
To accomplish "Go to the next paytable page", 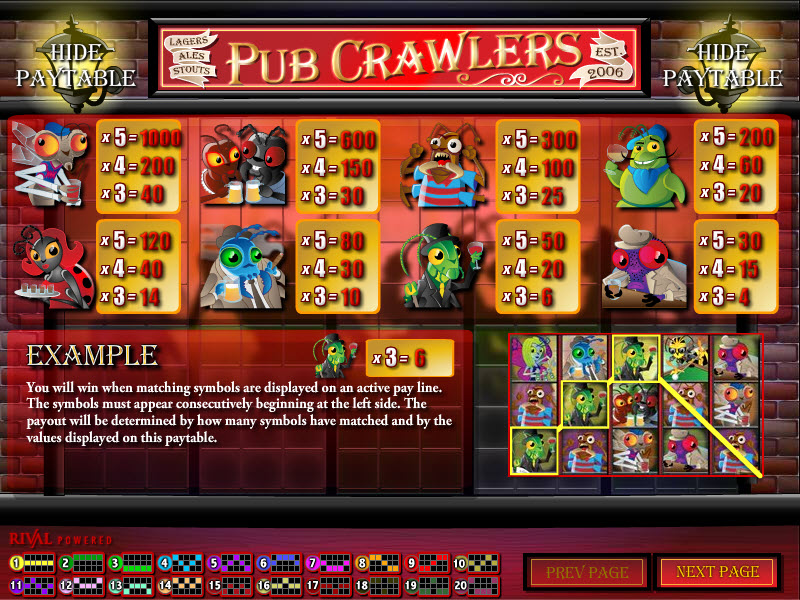I will pos(717,572).
